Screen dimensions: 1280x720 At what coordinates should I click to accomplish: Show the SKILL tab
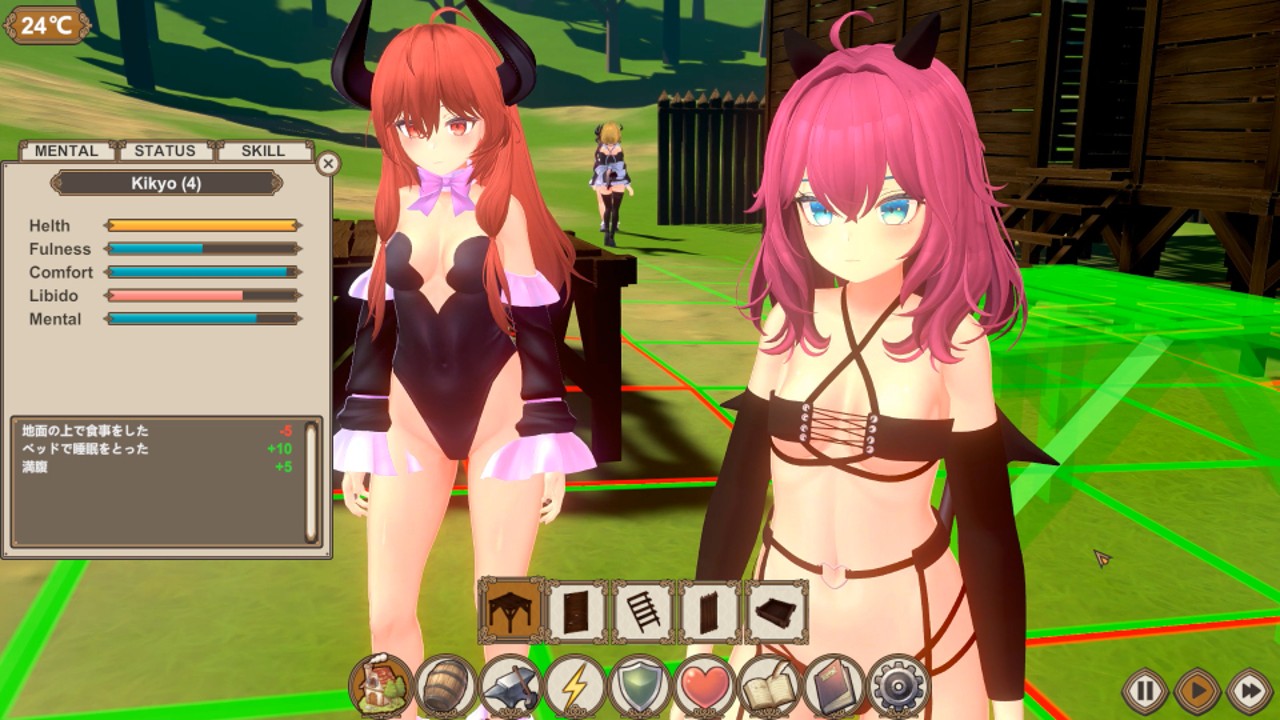point(263,151)
